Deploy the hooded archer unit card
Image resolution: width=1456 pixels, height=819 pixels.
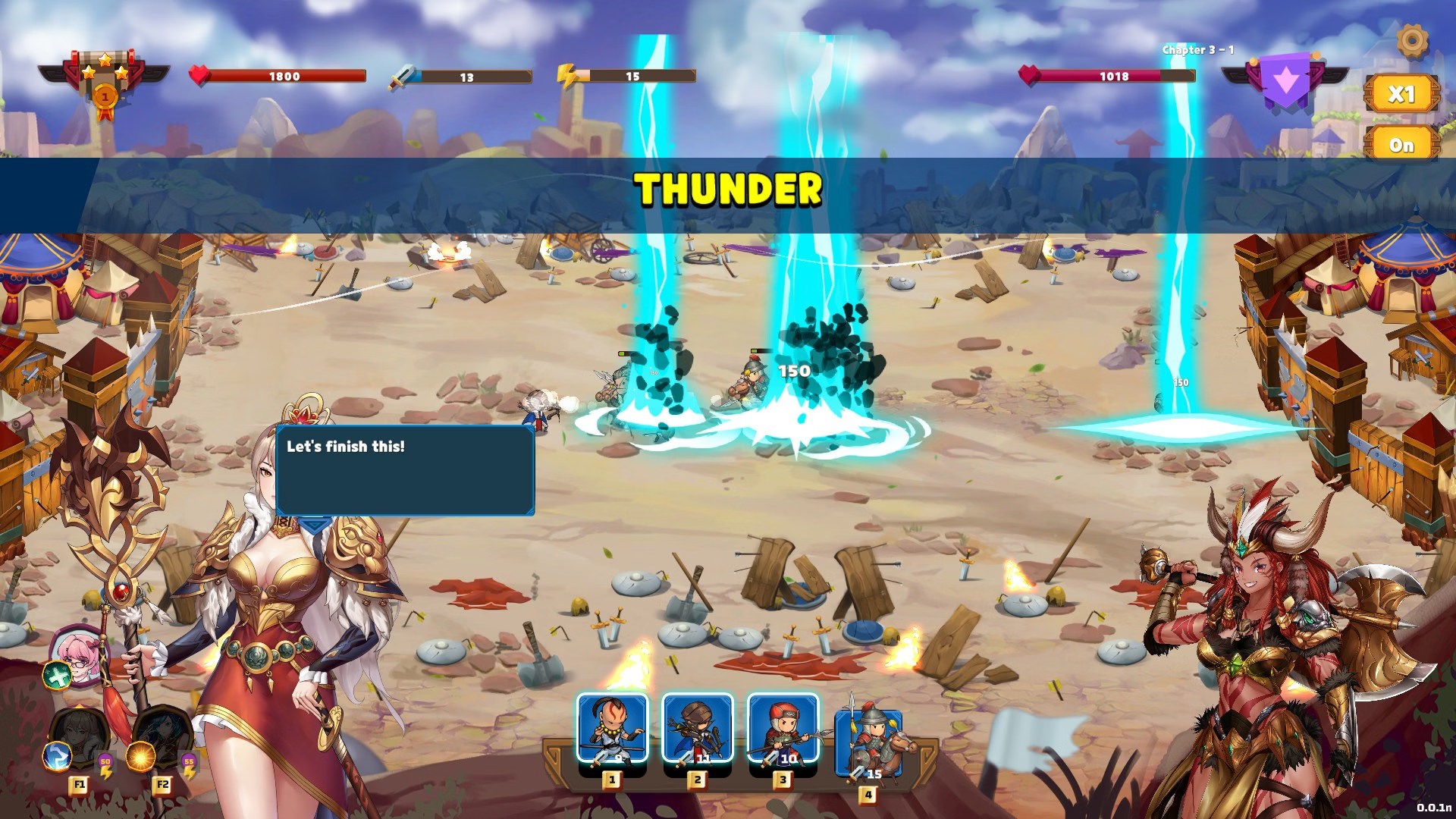pyautogui.click(x=698, y=729)
